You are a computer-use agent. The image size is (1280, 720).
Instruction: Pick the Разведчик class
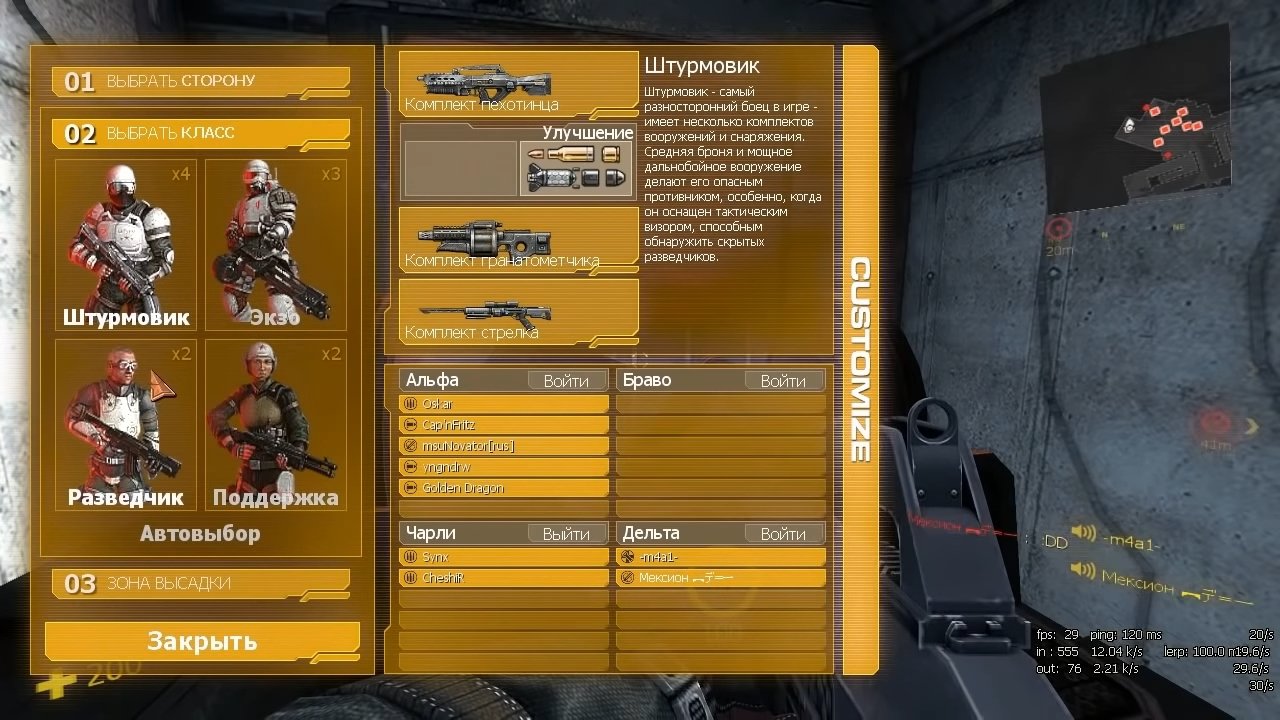pyautogui.click(x=125, y=425)
